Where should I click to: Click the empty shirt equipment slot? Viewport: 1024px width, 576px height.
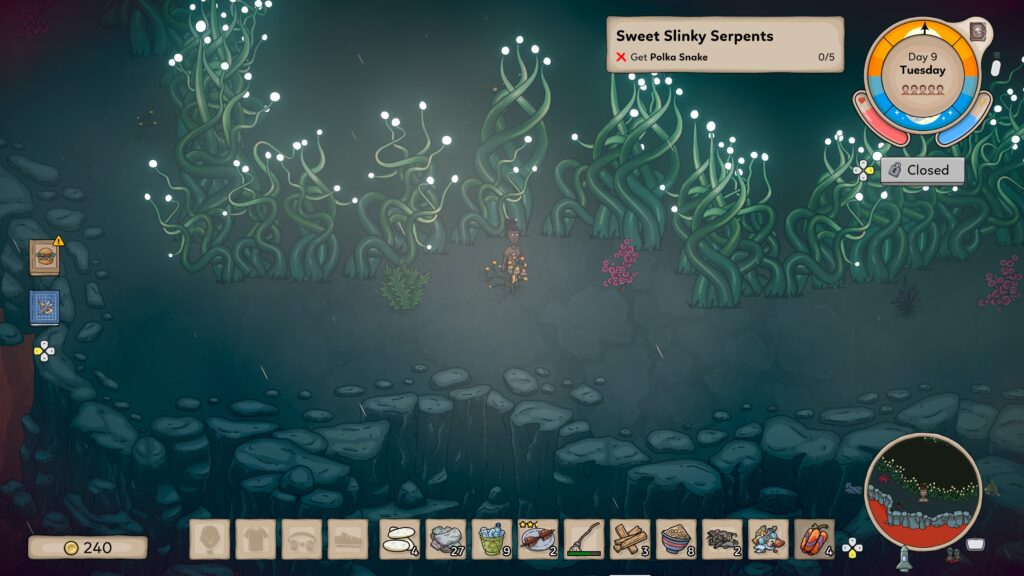click(x=255, y=539)
